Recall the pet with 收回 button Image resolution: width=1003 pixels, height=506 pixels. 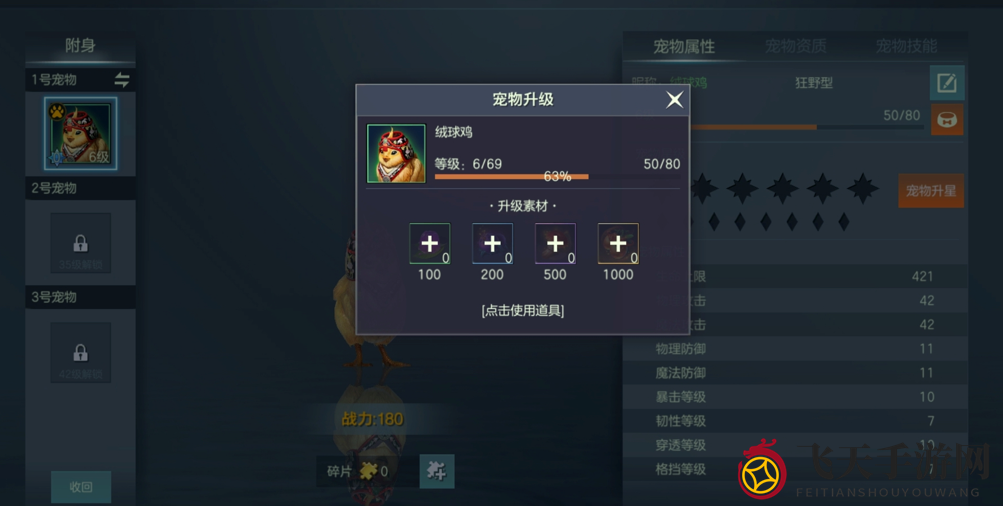coord(81,487)
